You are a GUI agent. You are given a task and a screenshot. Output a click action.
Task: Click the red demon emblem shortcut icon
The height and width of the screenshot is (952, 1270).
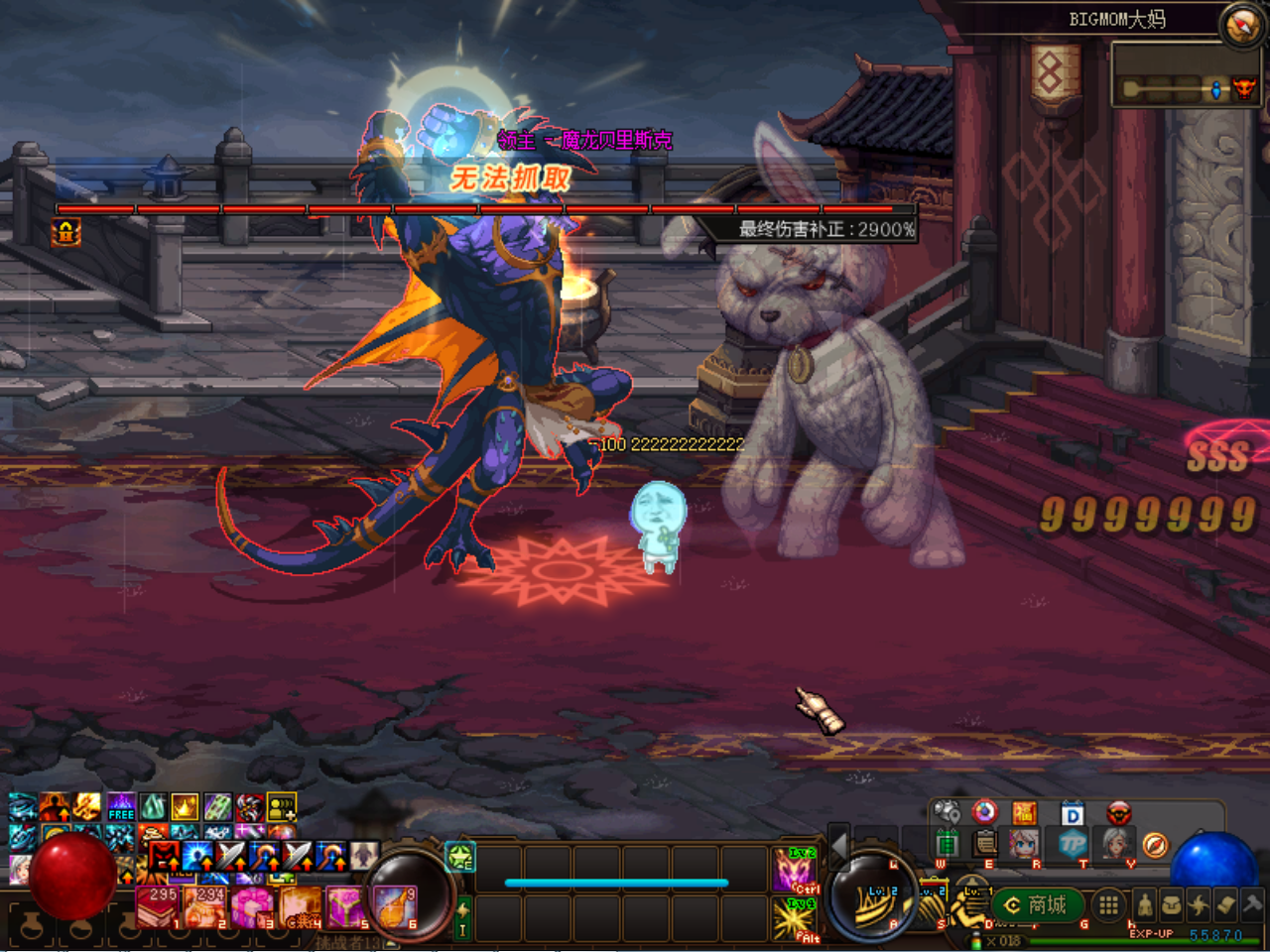tap(1120, 813)
